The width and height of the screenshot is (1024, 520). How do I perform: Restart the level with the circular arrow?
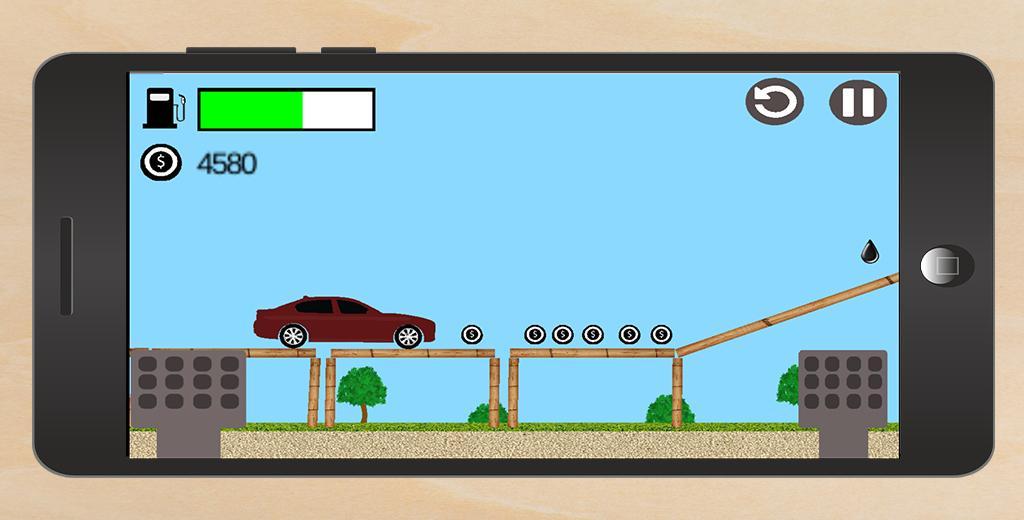(774, 102)
